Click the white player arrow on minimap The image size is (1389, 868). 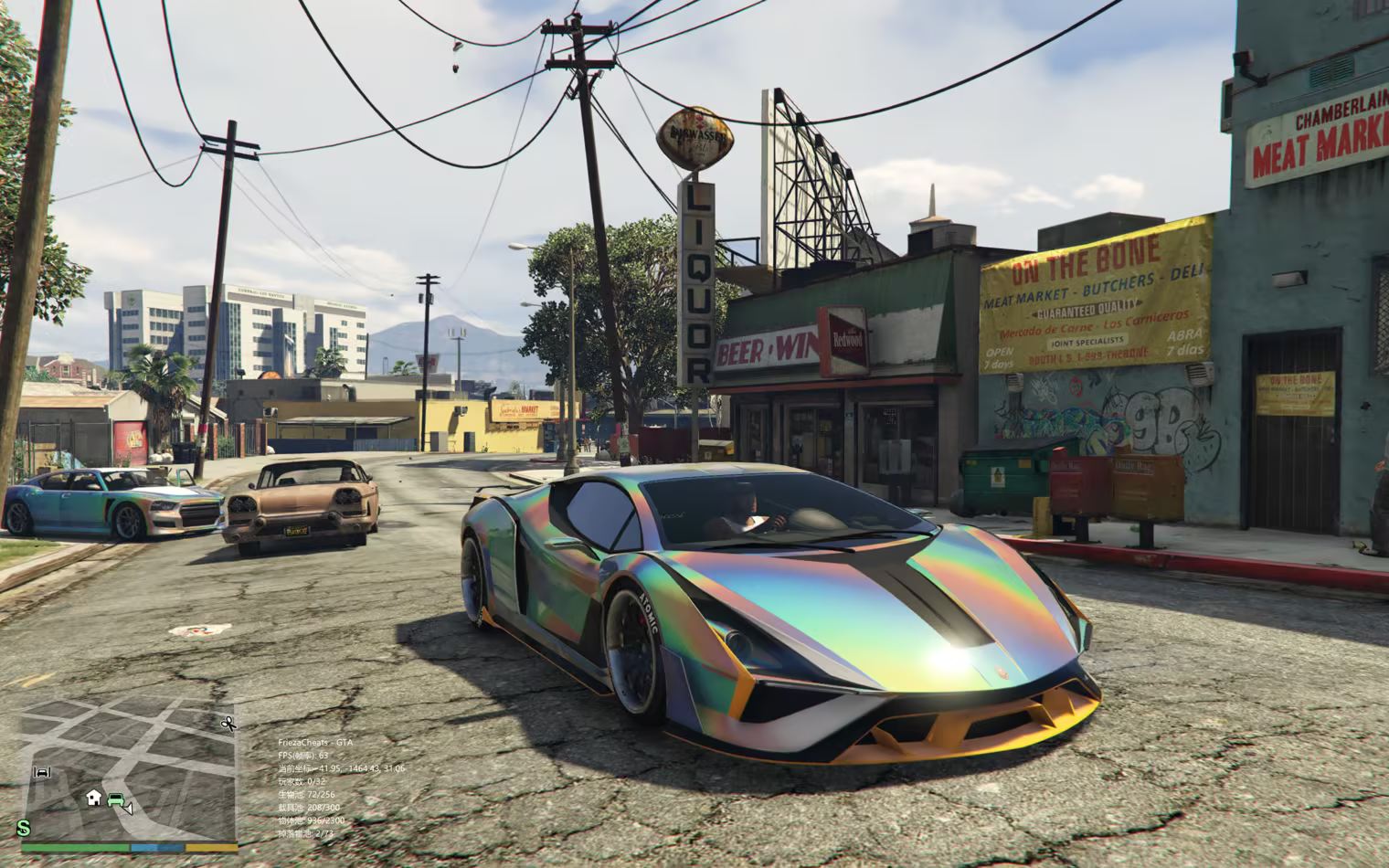click(x=129, y=809)
